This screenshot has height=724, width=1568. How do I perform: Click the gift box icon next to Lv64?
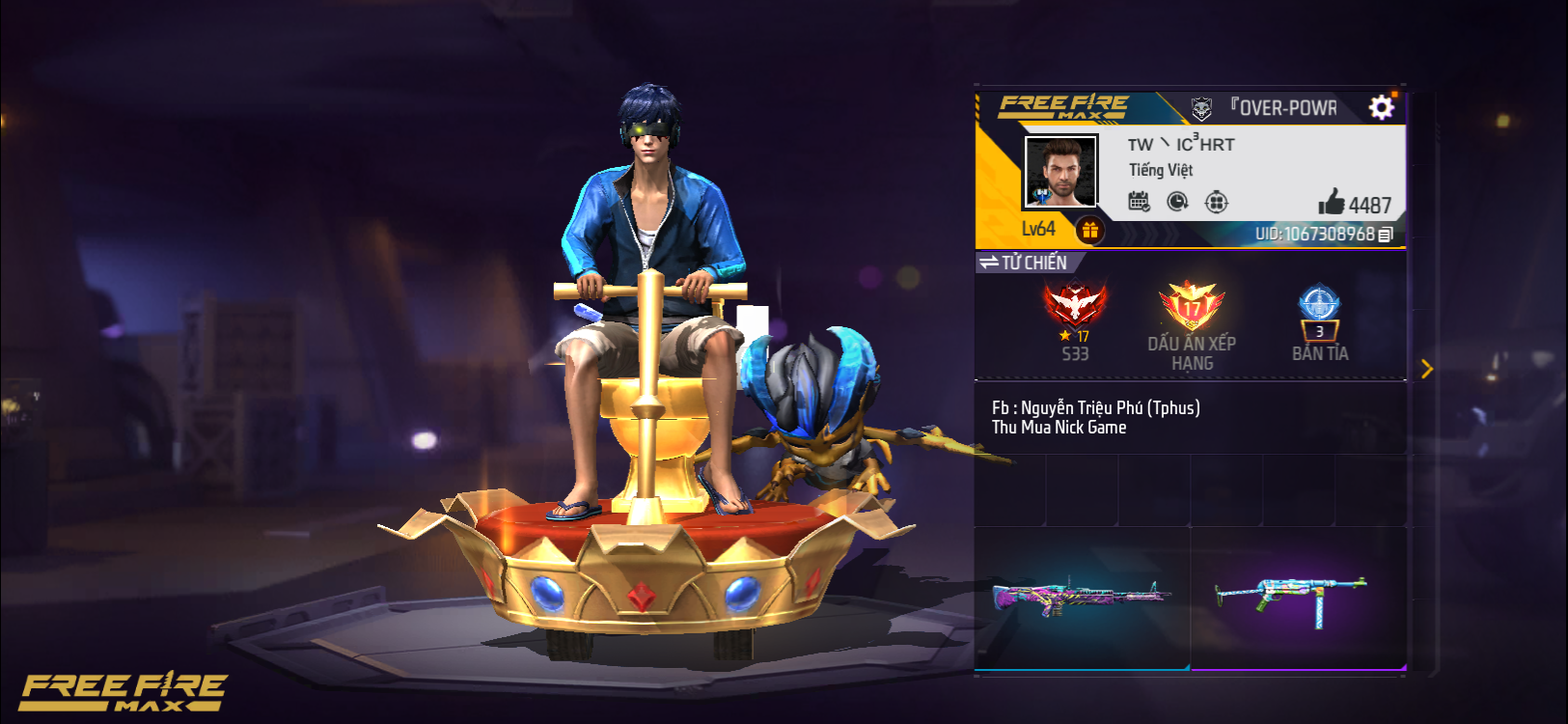coord(1090,229)
